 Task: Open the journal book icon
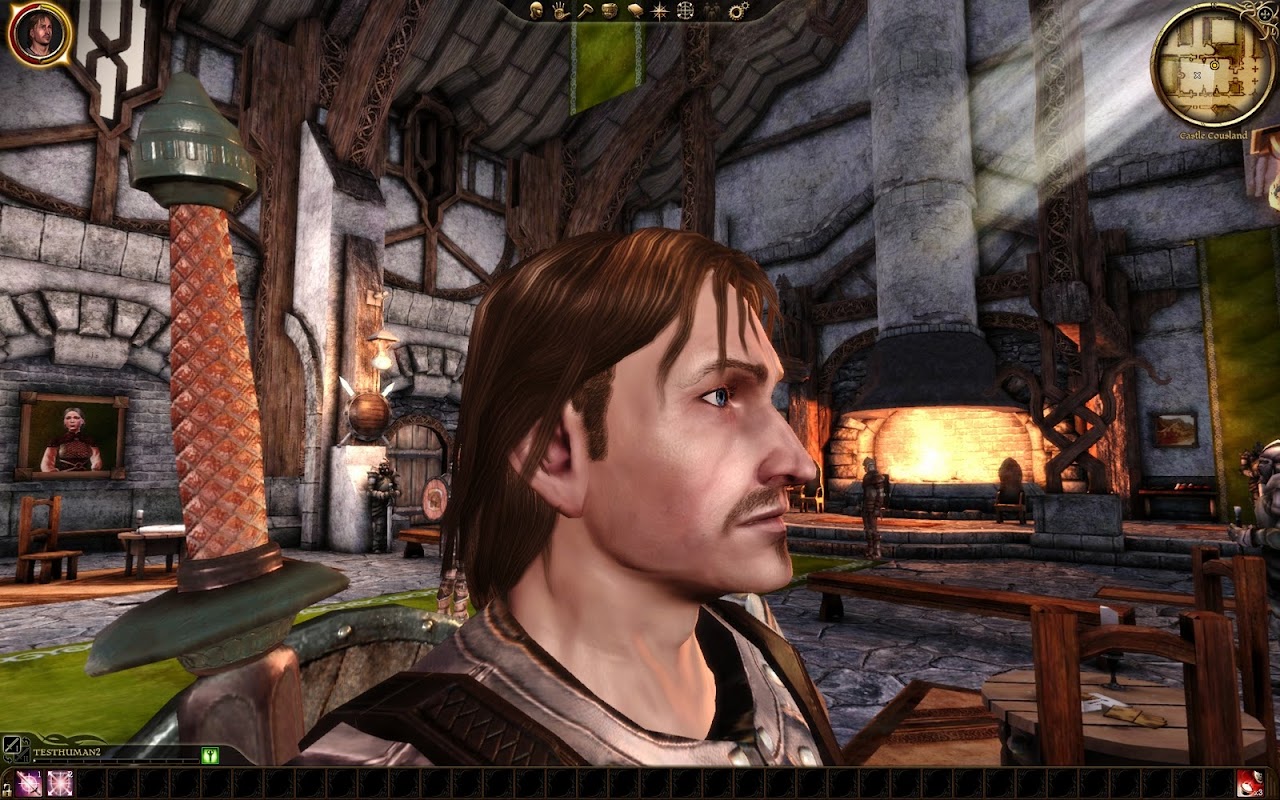(x=635, y=11)
